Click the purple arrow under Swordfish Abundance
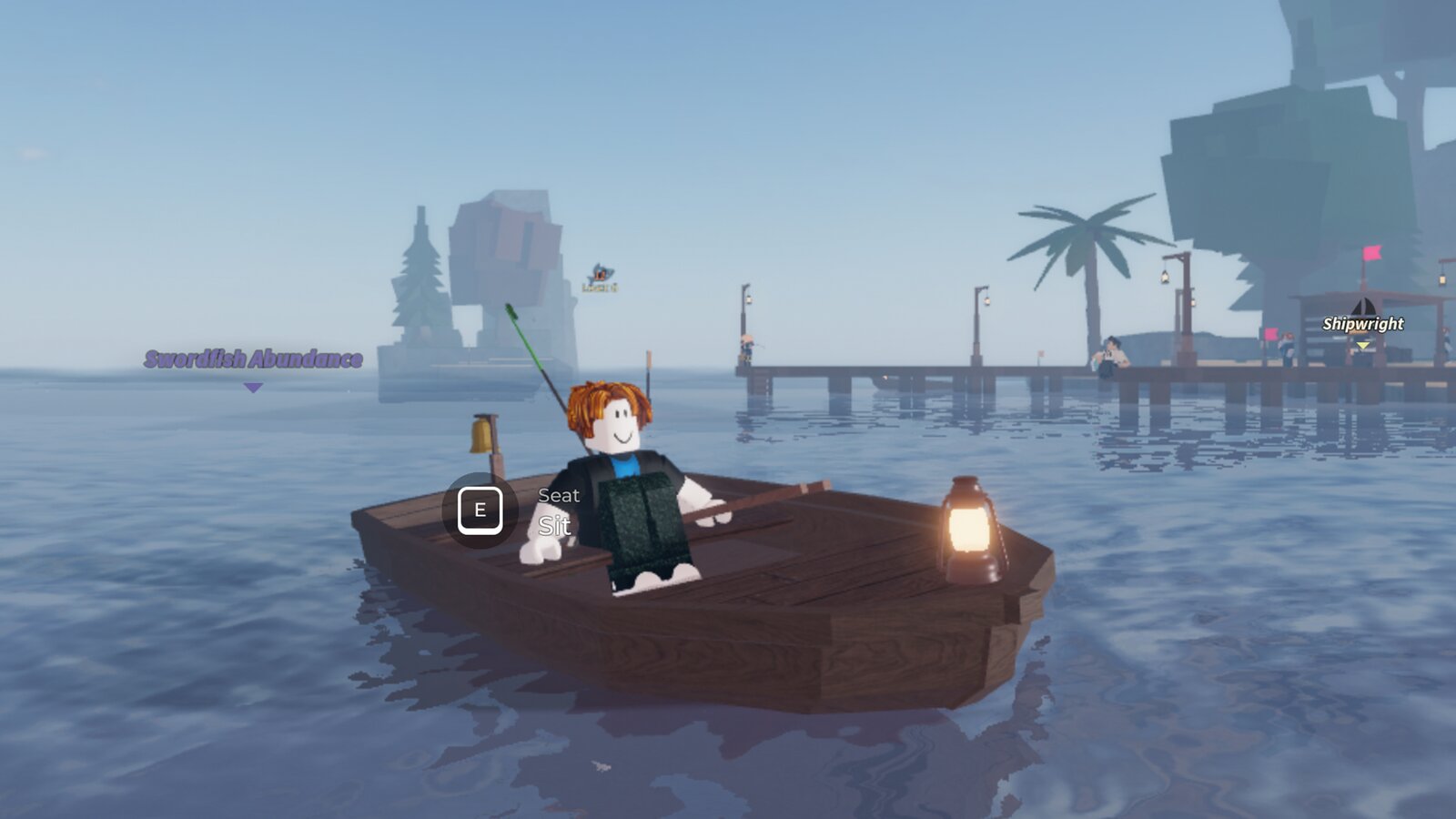 252,388
